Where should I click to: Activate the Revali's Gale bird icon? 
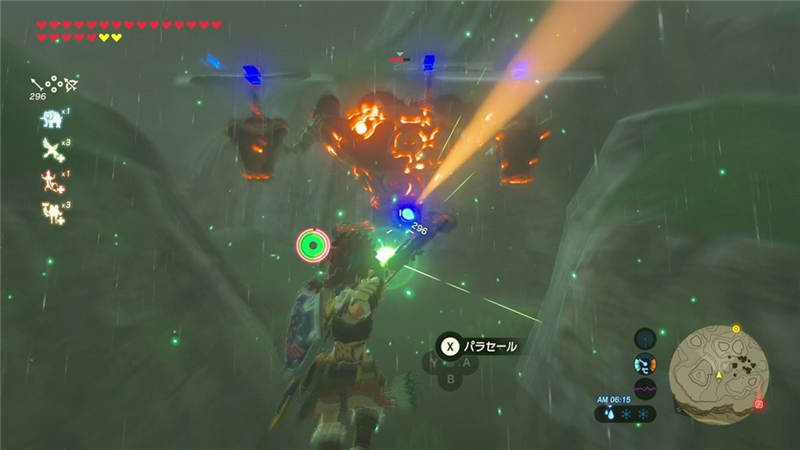(x=50, y=150)
